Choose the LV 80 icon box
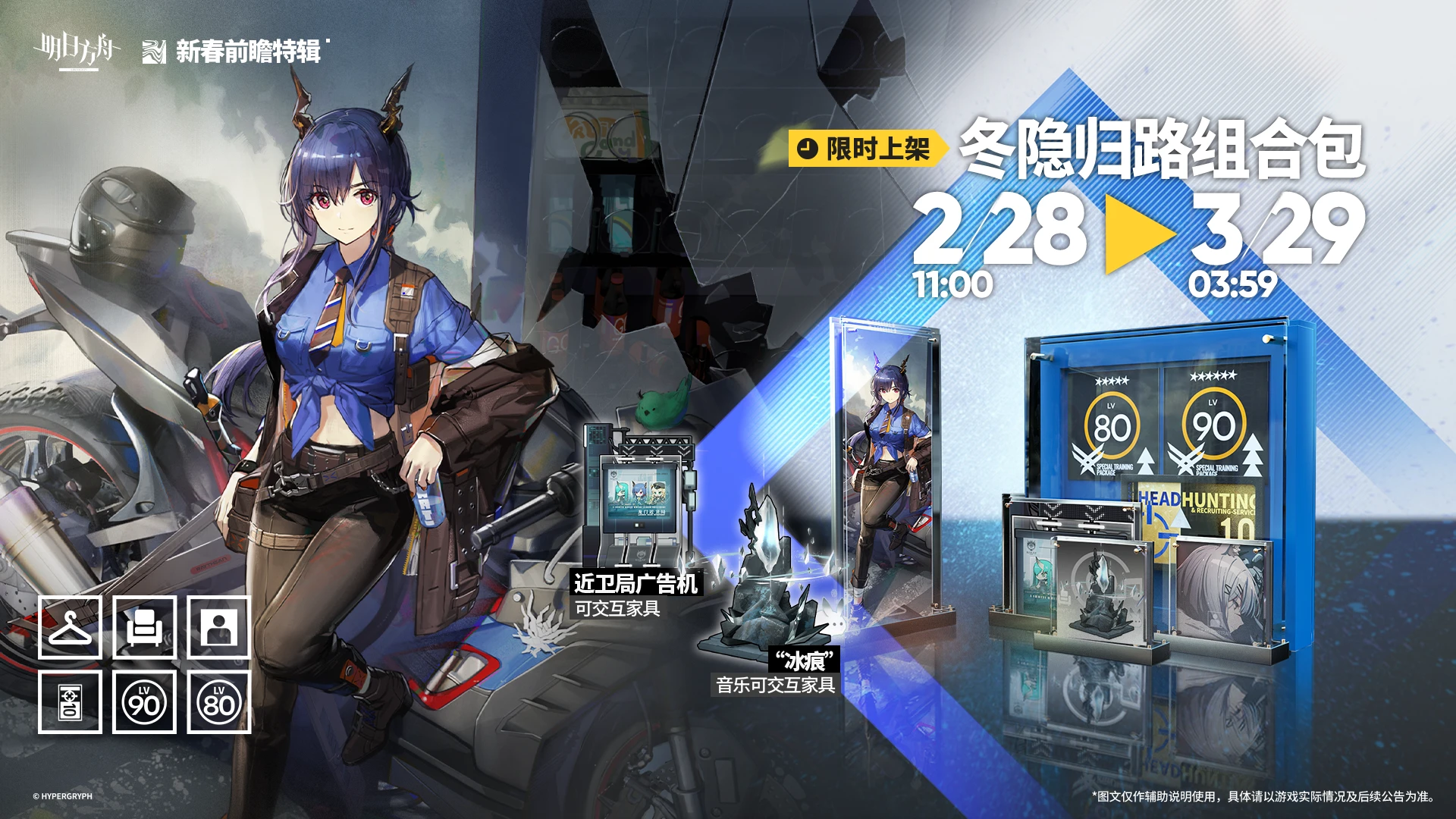The image size is (1456, 819). pos(218,701)
